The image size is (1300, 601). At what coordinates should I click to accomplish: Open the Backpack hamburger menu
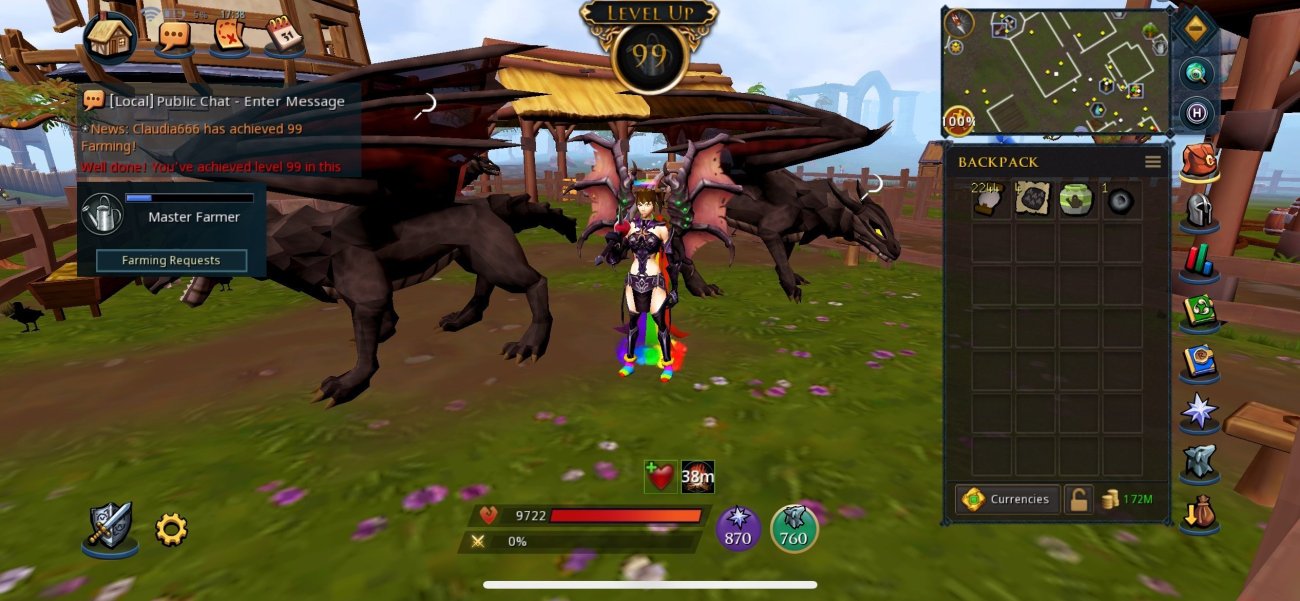1153,162
